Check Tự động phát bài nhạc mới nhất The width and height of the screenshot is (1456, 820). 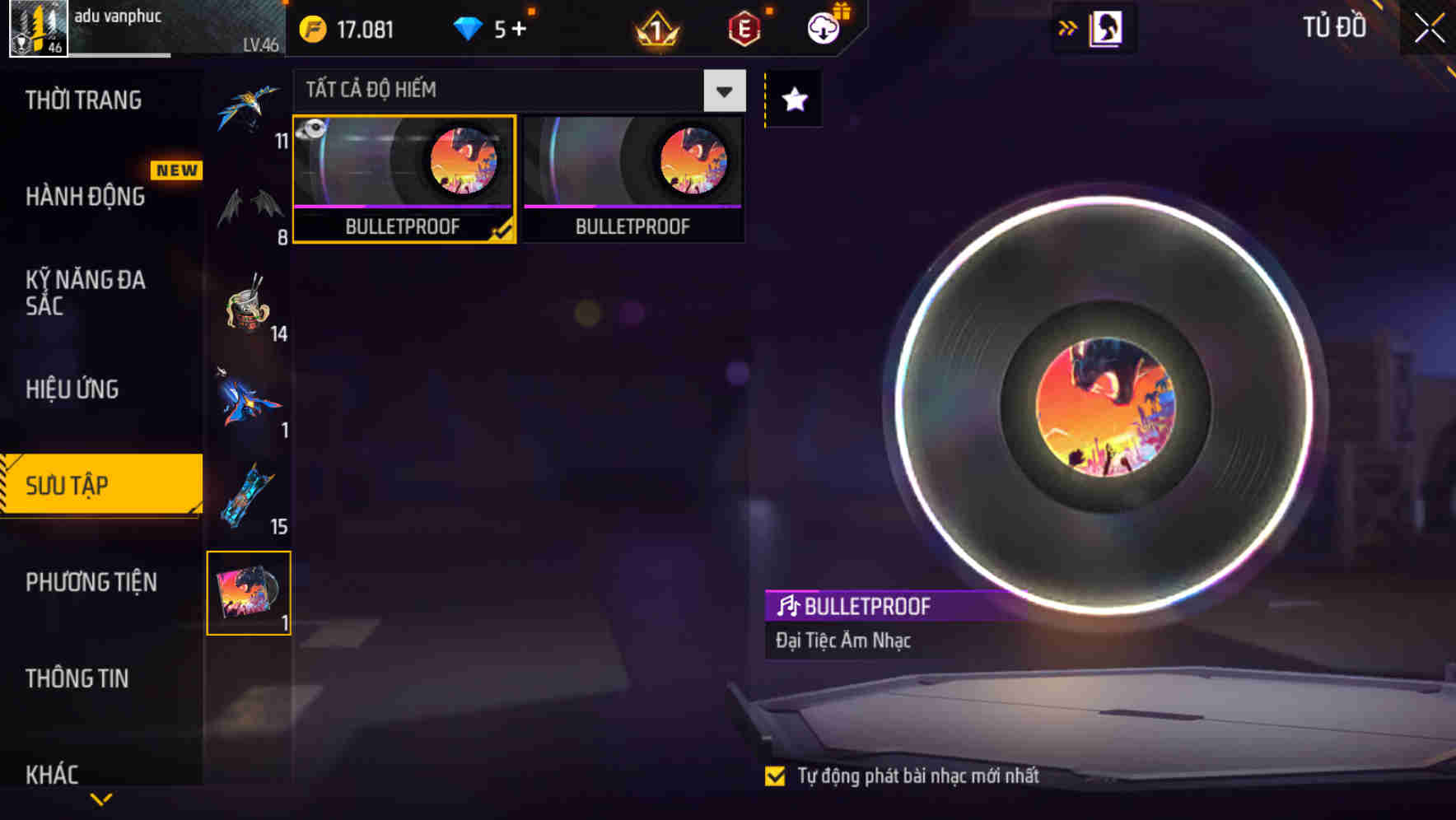point(775,775)
